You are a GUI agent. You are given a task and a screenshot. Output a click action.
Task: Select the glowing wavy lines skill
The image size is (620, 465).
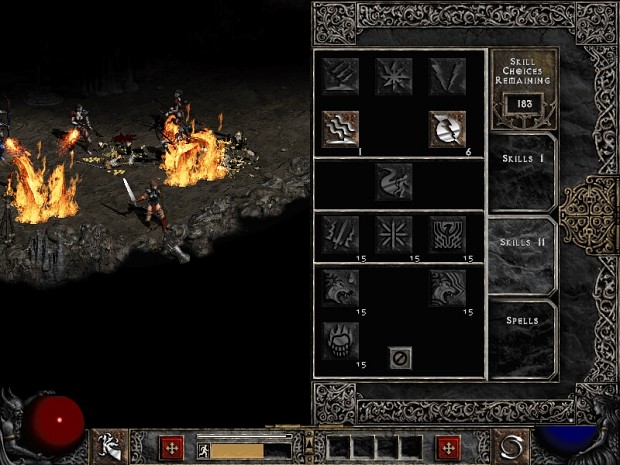tap(340, 128)
